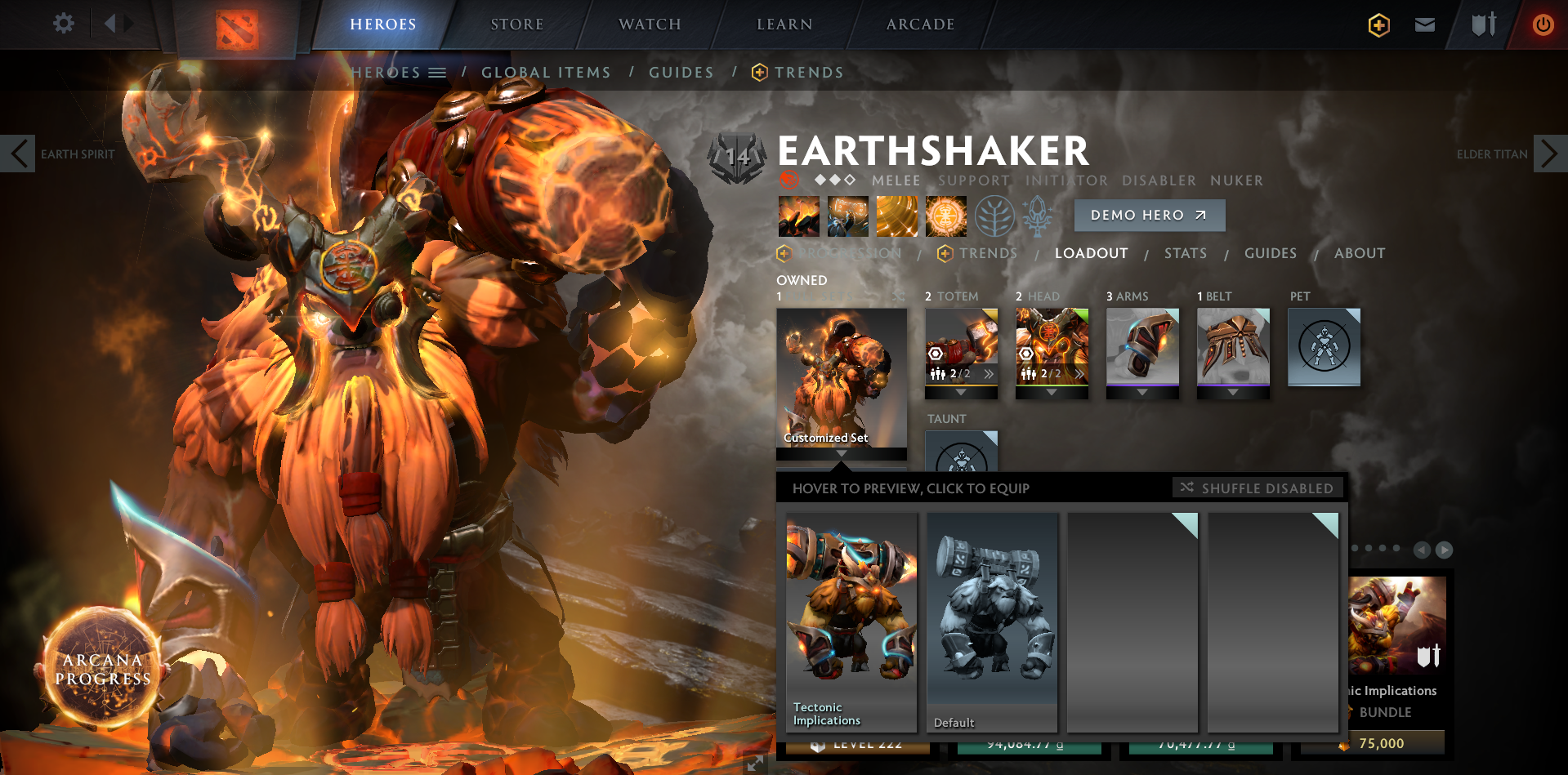Open the settings gear
The width and height of the screenshot is (1568, 775).
tap(63, 24)
